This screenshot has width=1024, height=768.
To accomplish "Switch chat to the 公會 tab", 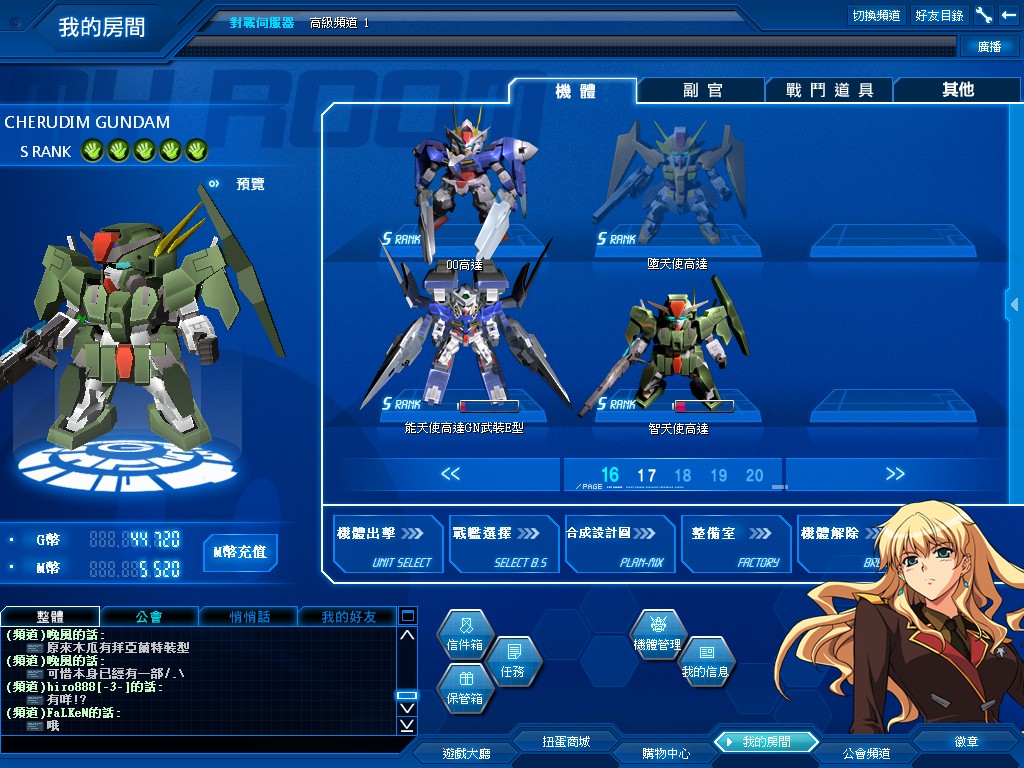I will 149,617.
